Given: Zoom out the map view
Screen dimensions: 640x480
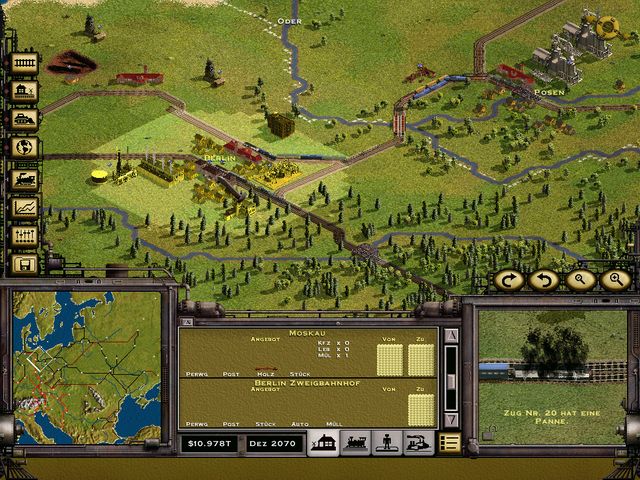Looking at the screenshot, I should [580, 280].
